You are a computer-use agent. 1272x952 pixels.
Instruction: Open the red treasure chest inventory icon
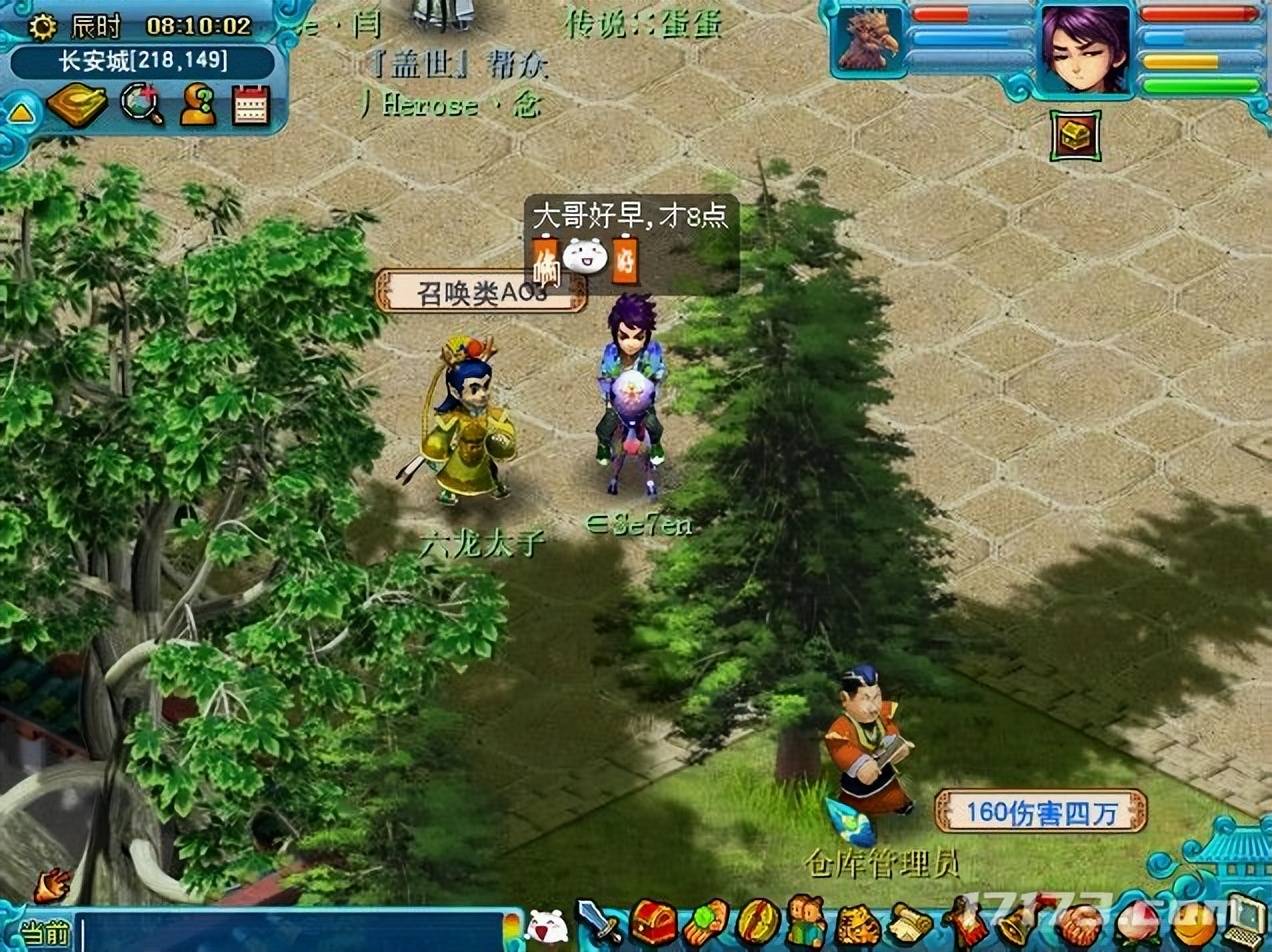pyautogui.click(x=654, y=922)
